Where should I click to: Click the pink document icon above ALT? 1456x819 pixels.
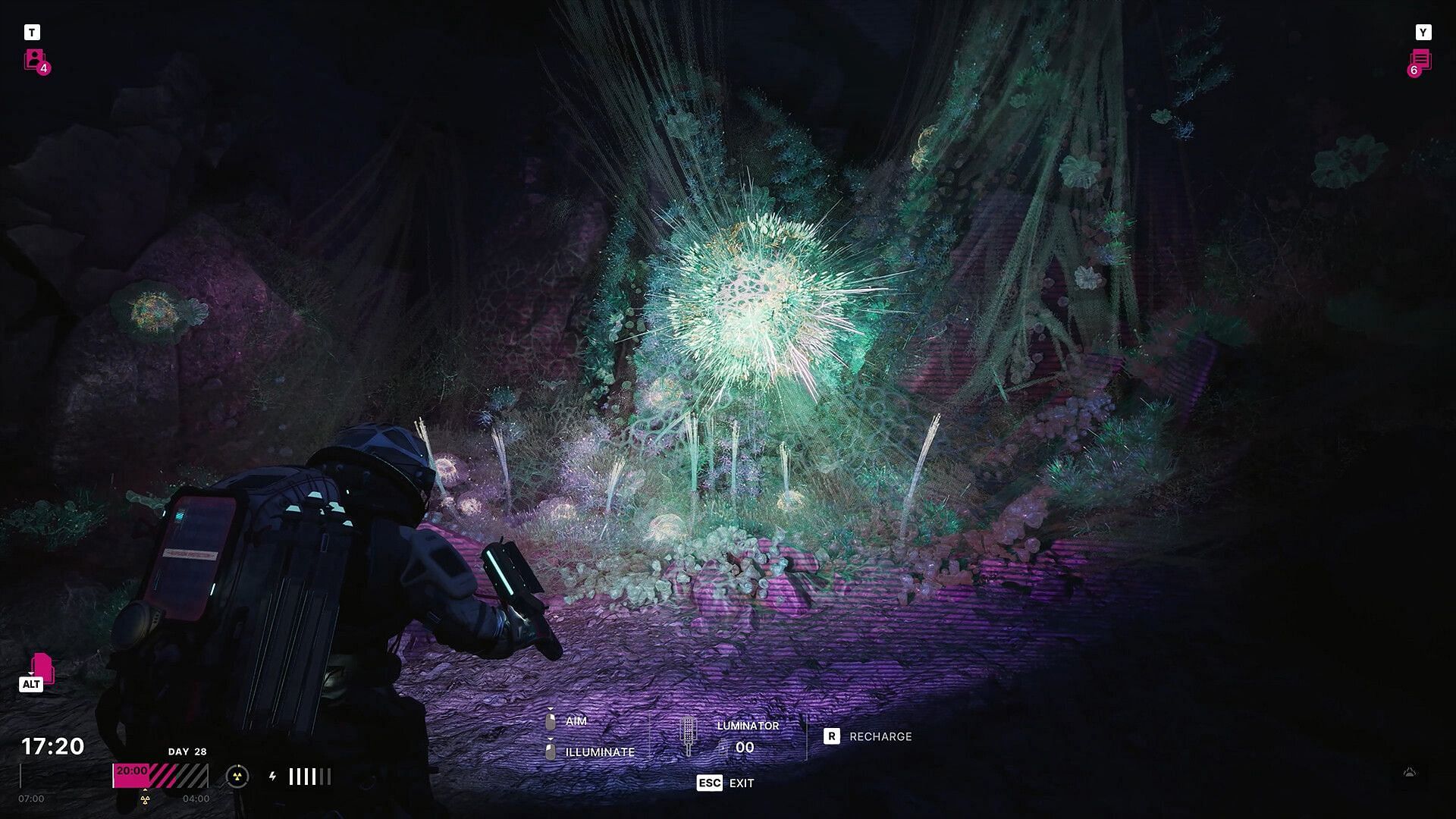coord(42,667)
